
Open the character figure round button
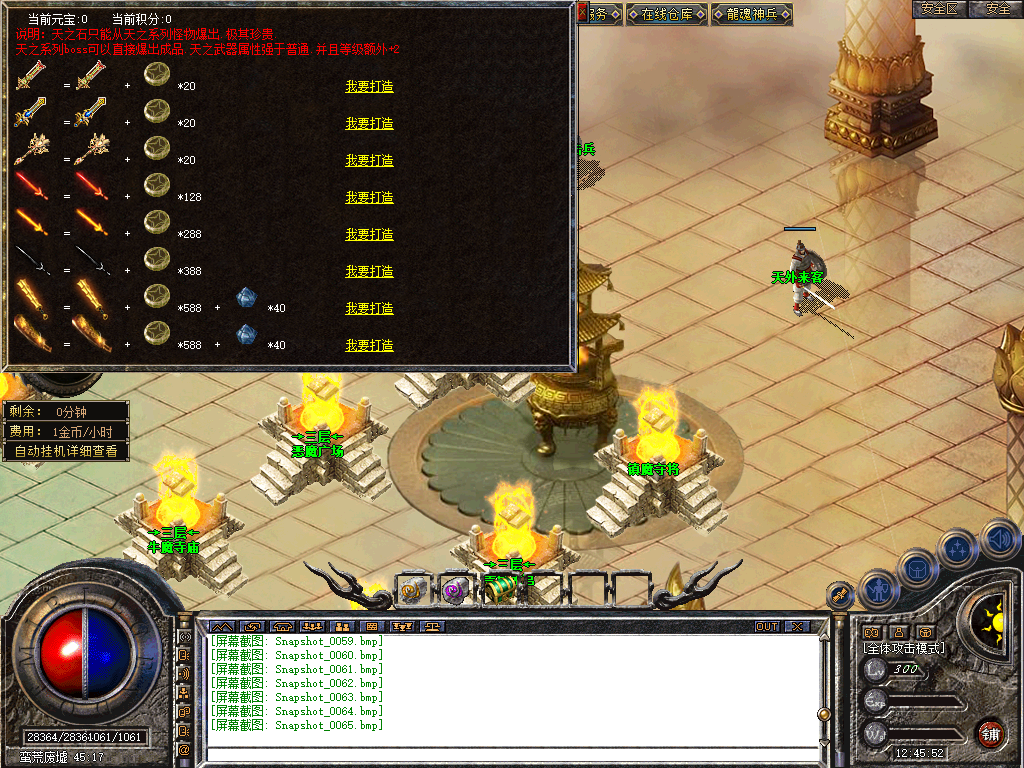(878, 588)
